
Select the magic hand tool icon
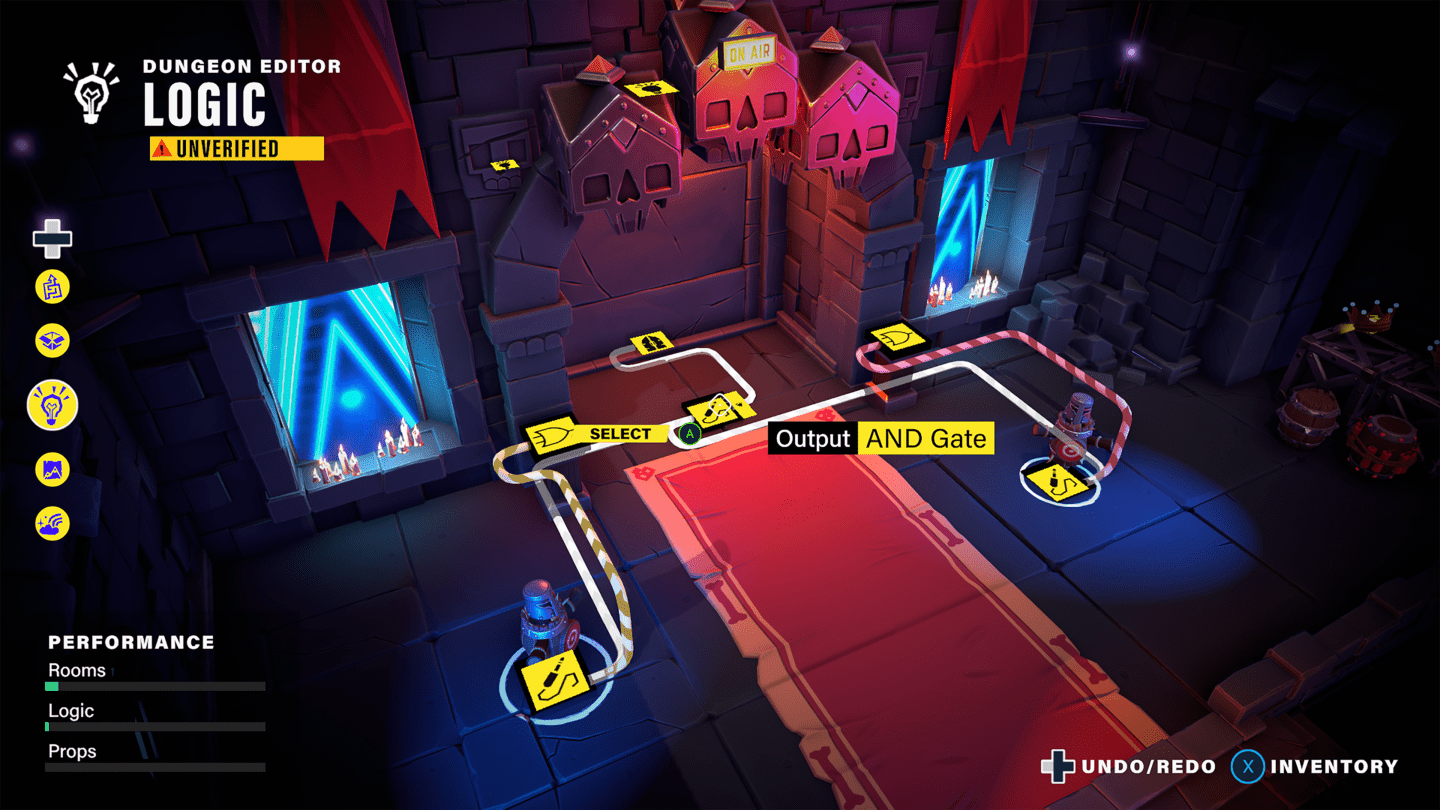(51, 523)
